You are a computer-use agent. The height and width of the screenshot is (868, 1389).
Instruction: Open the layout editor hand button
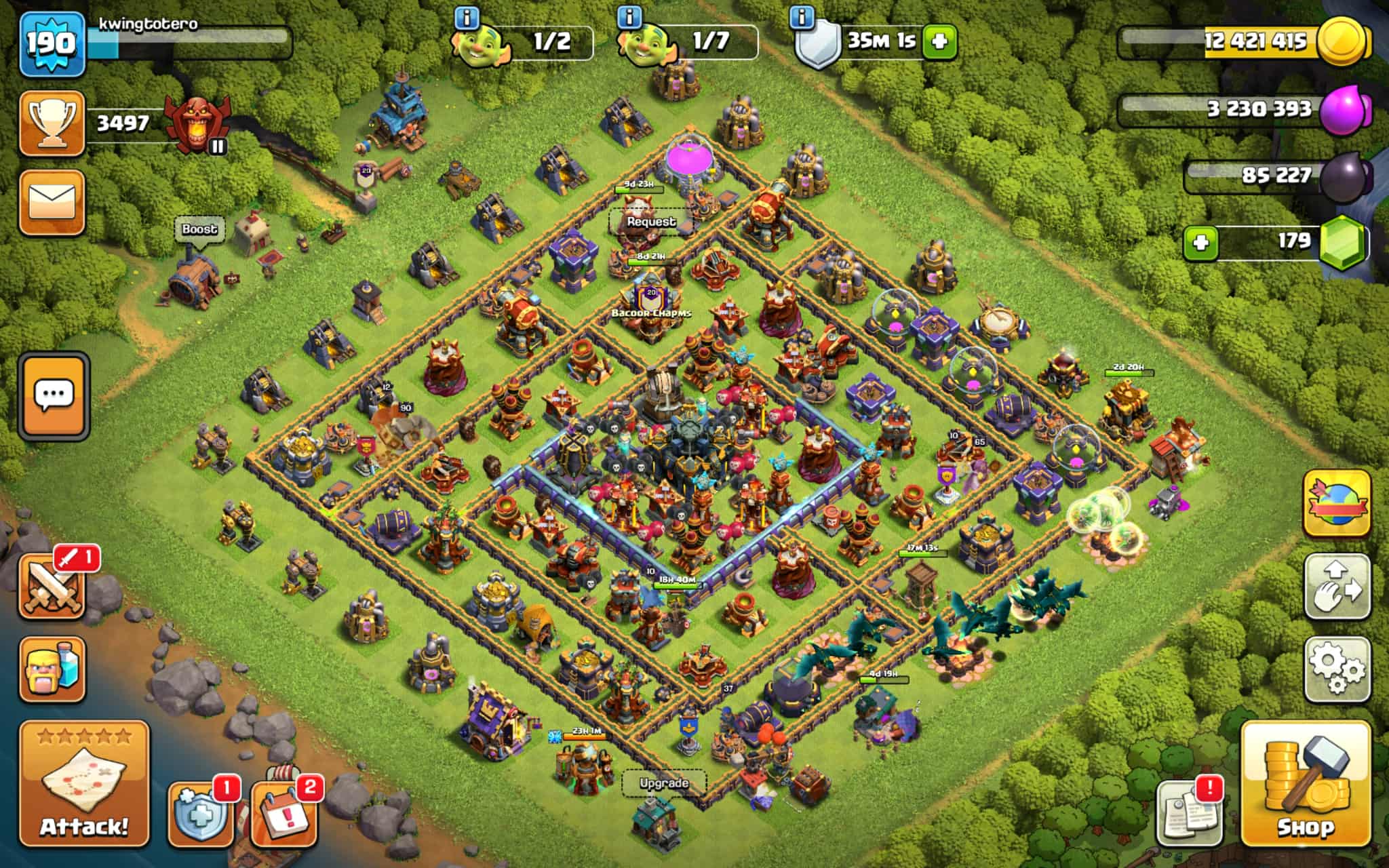tap(1337, 587)
